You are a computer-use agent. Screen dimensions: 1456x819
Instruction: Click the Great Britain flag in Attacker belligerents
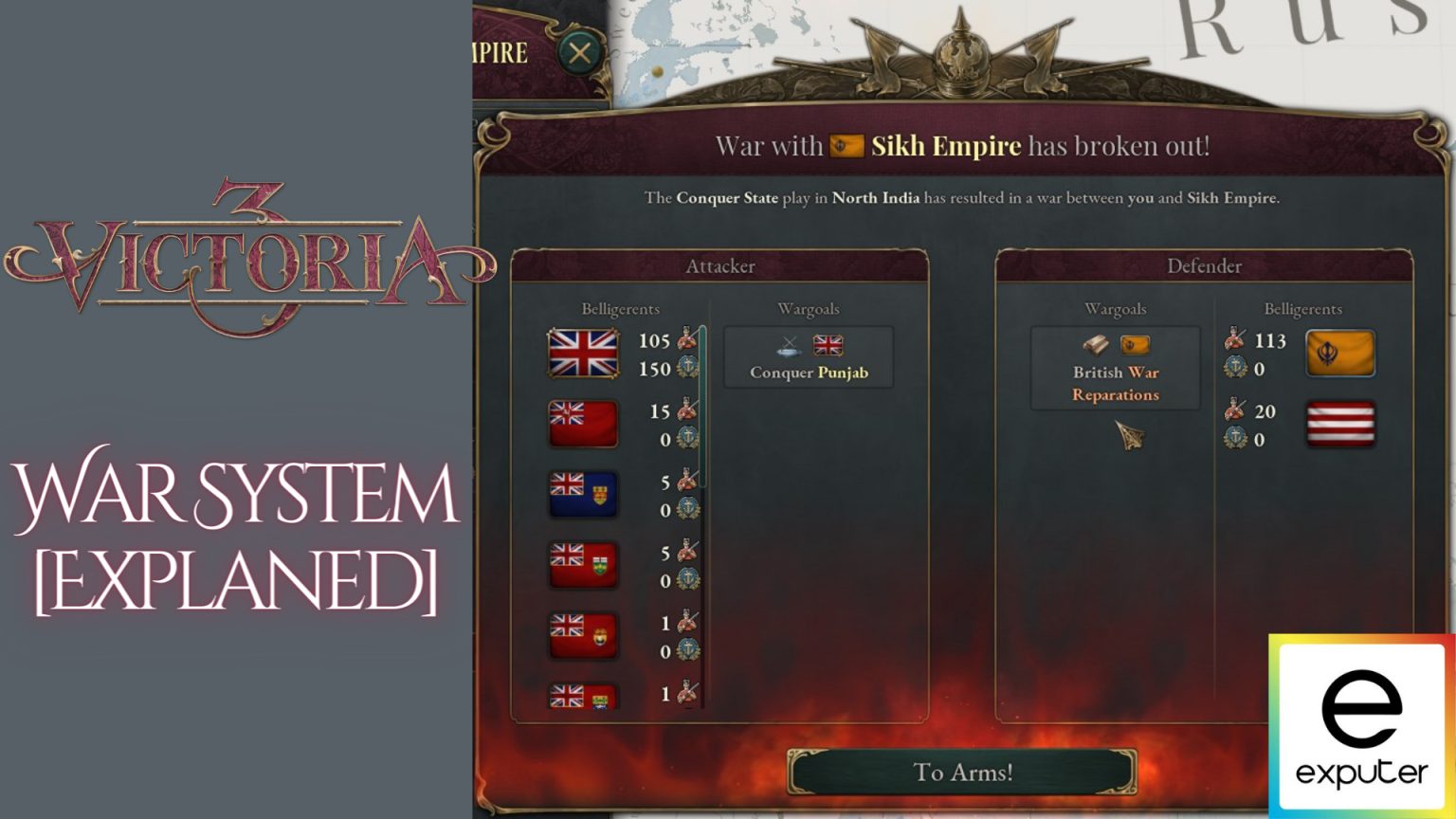pyautogui.click(x=583, y=352)
